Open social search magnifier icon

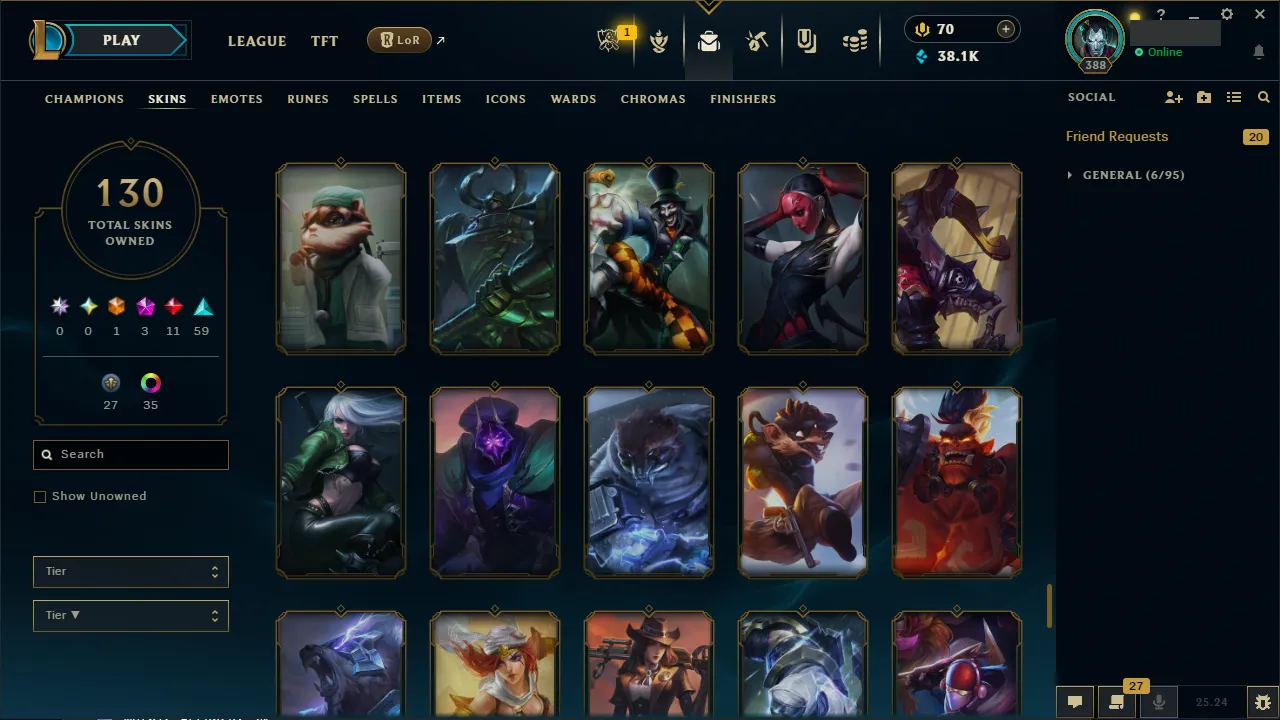1263,97
